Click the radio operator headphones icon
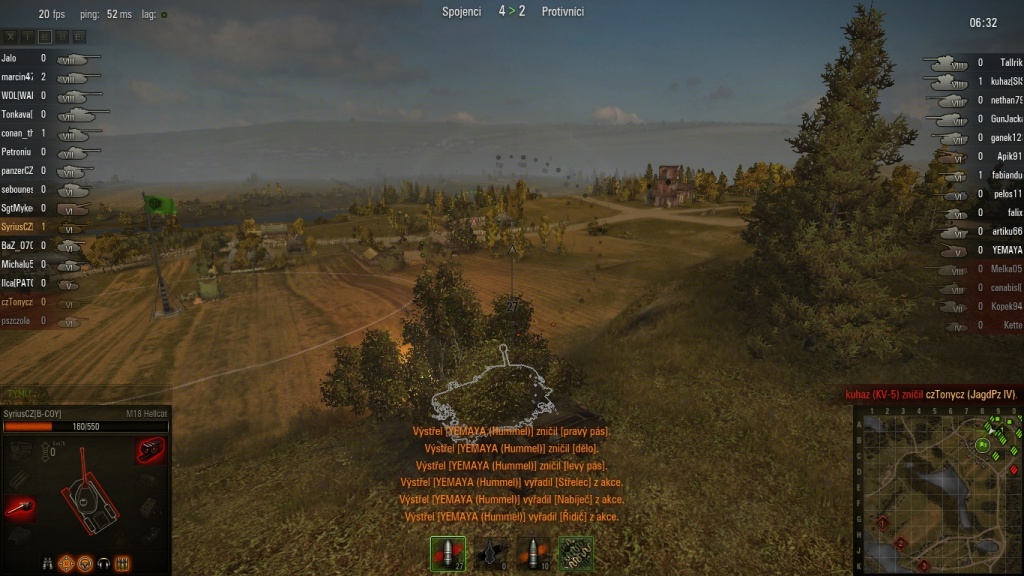The width and height of the screenshot is (1024, 576). pyautogui.click(x=103, y=563)
